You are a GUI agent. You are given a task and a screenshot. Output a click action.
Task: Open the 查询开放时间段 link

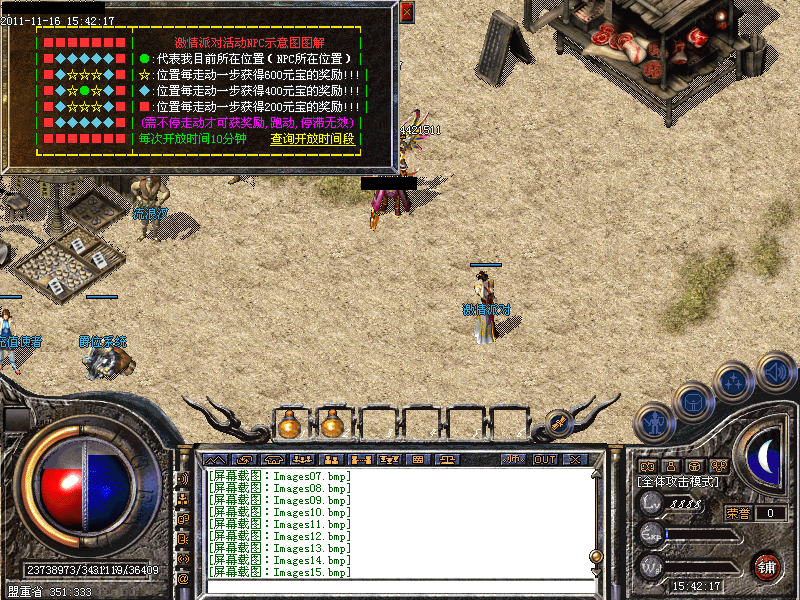coord(313,139)
